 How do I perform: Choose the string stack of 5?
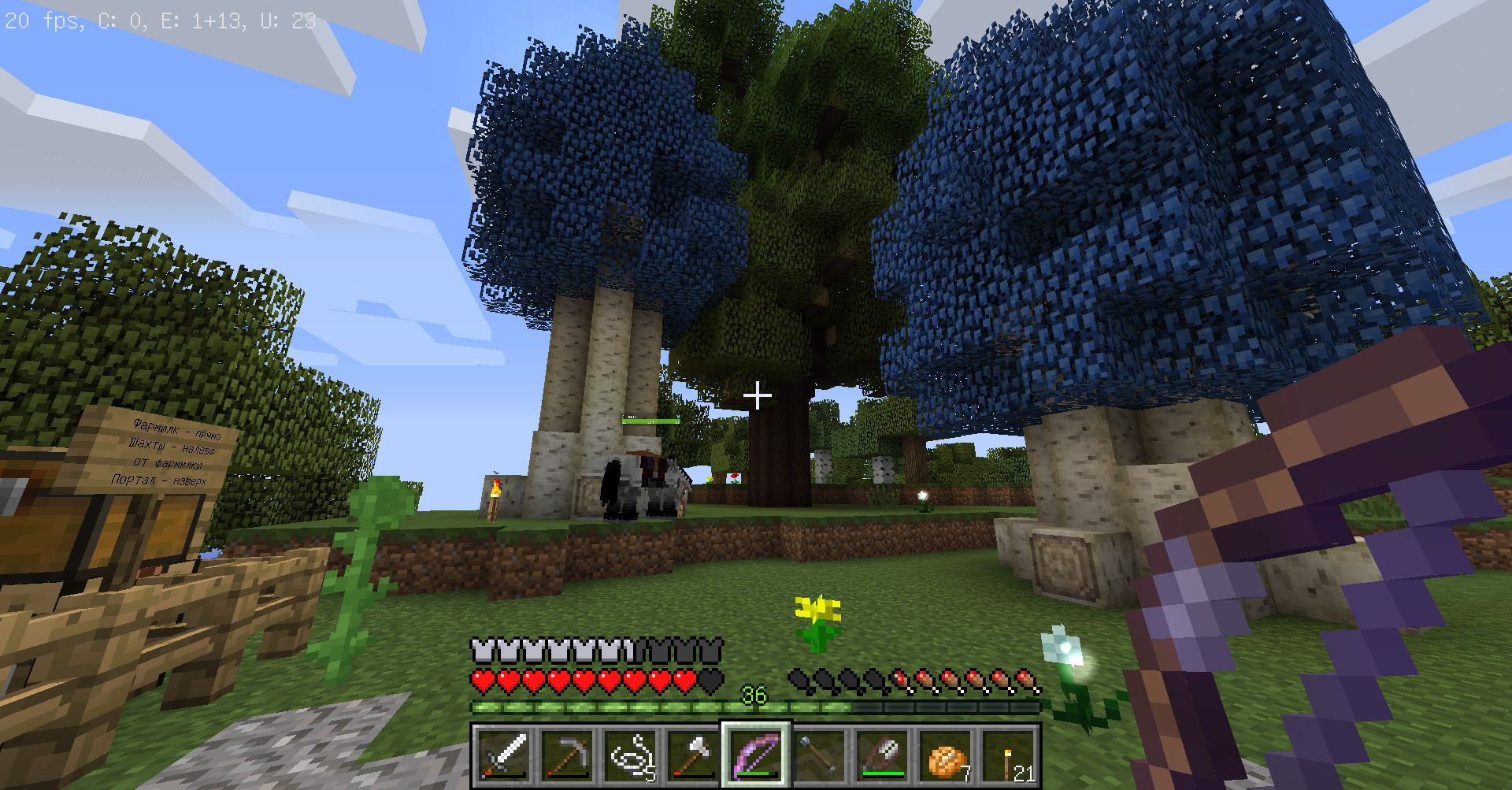630,756
